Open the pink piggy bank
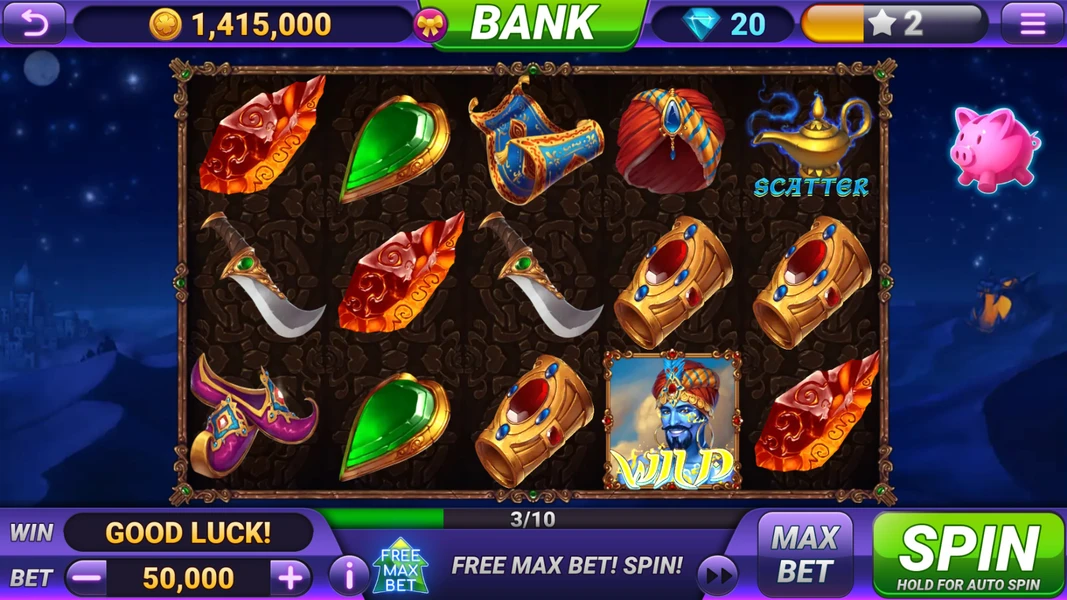The image size is (1067, 600). click(x=993, y=149)
